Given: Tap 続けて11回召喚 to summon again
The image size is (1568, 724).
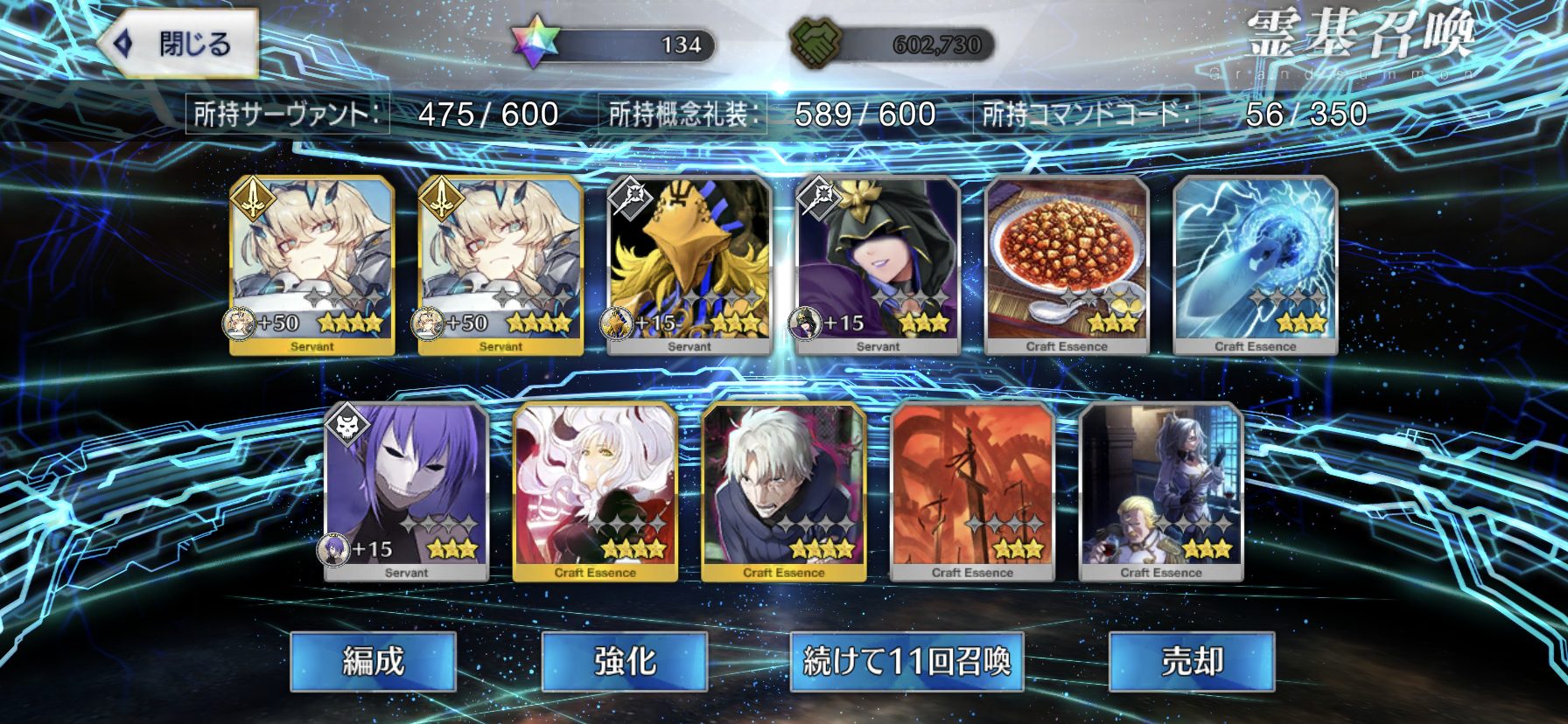Looking at the screenshot, I should pyautogui.click(x=906, y=661).
